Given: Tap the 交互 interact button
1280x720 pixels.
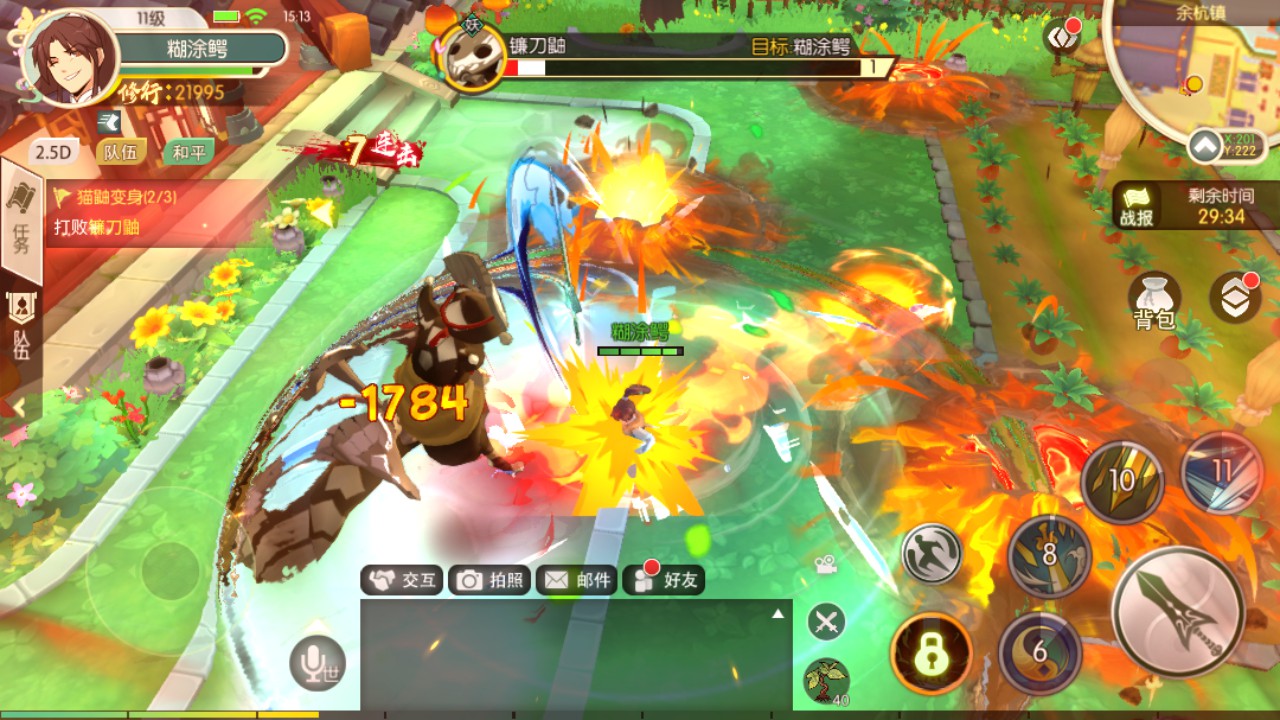Looking at the screenshot, I should coord(402,580).
